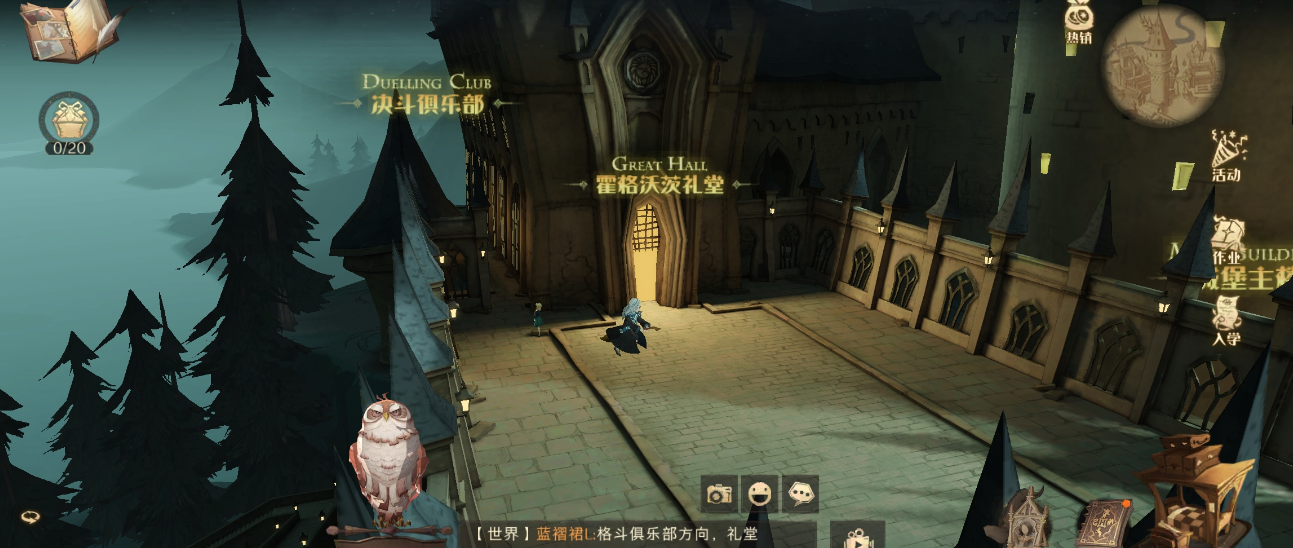This screenshot has height=548, width=1293.
Task: Open the smiley face emote menu
Action: tap(759, 494)
